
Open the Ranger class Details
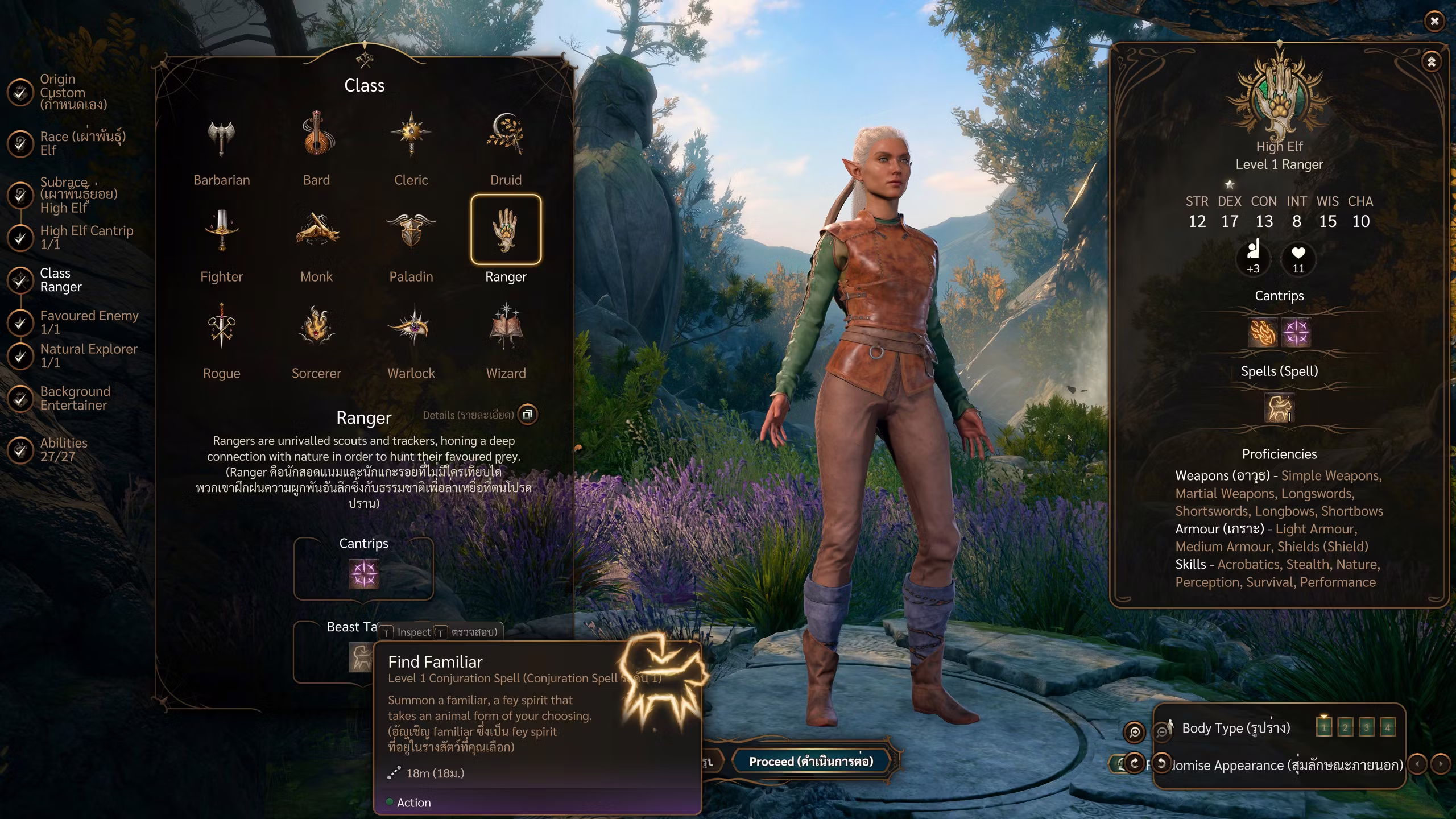point(527,415)
